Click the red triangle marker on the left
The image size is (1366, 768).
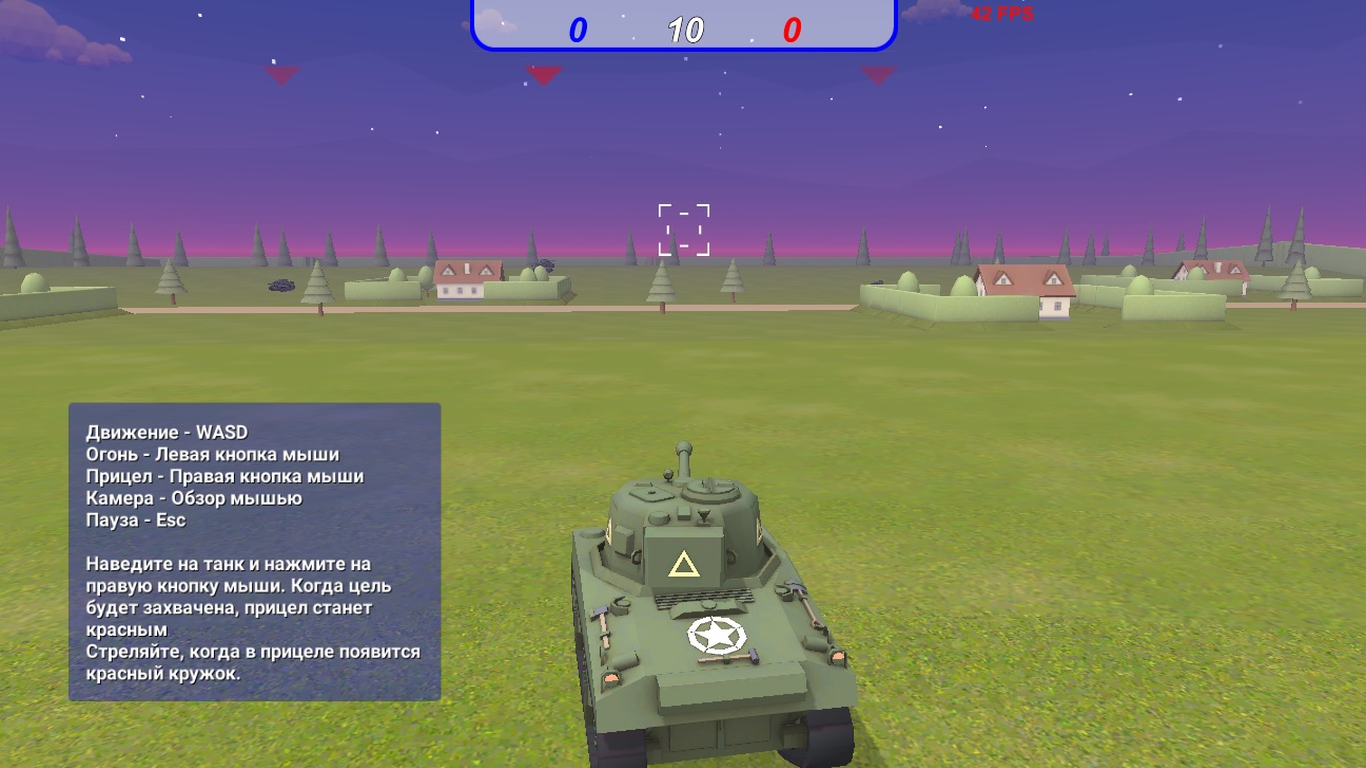pyautogui.click(x=284, y=73)
